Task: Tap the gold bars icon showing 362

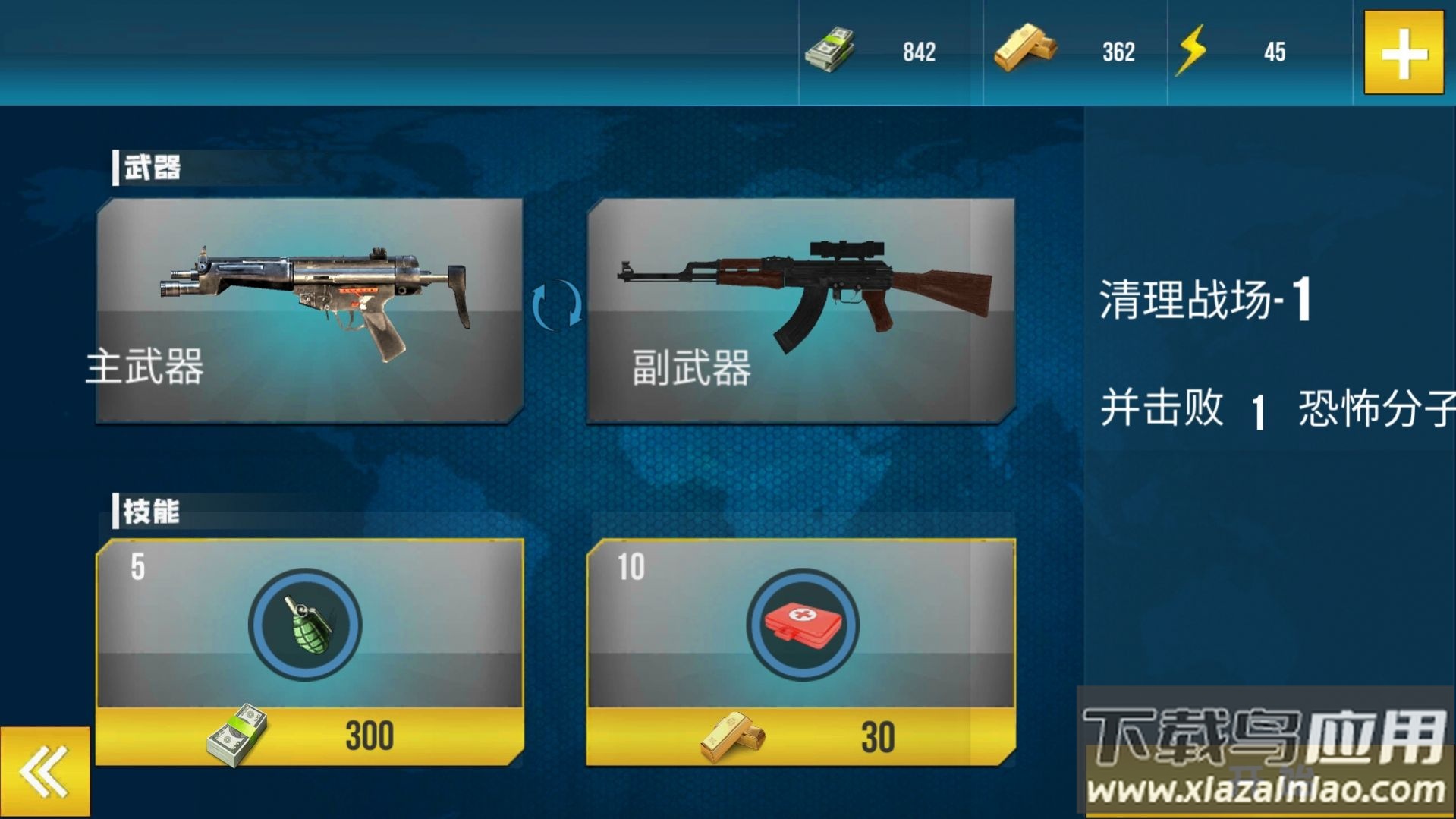Action: (x=1026, y=48)
